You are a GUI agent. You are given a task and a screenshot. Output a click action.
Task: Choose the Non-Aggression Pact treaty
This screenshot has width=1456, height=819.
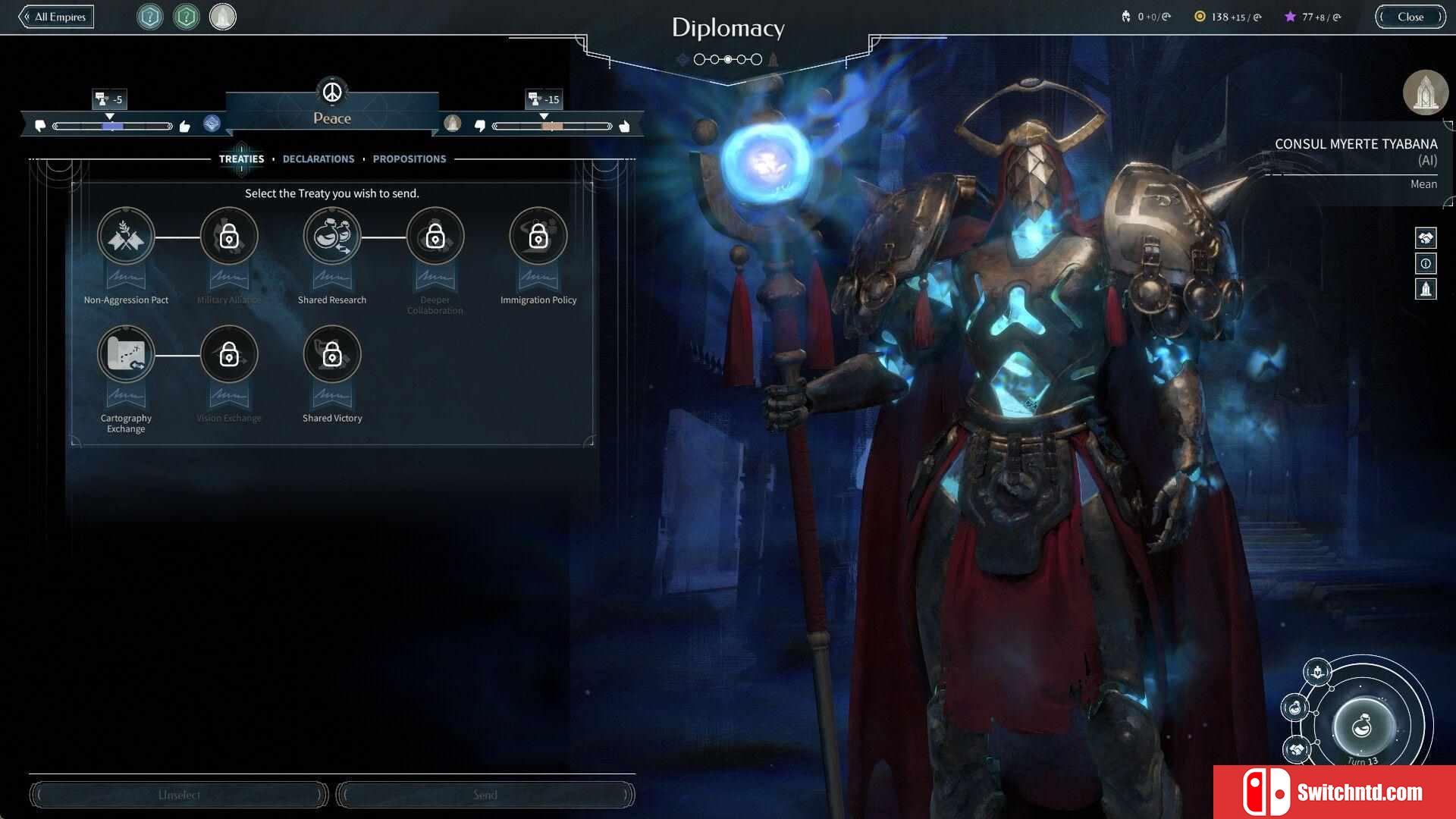[x=126, y=237]
